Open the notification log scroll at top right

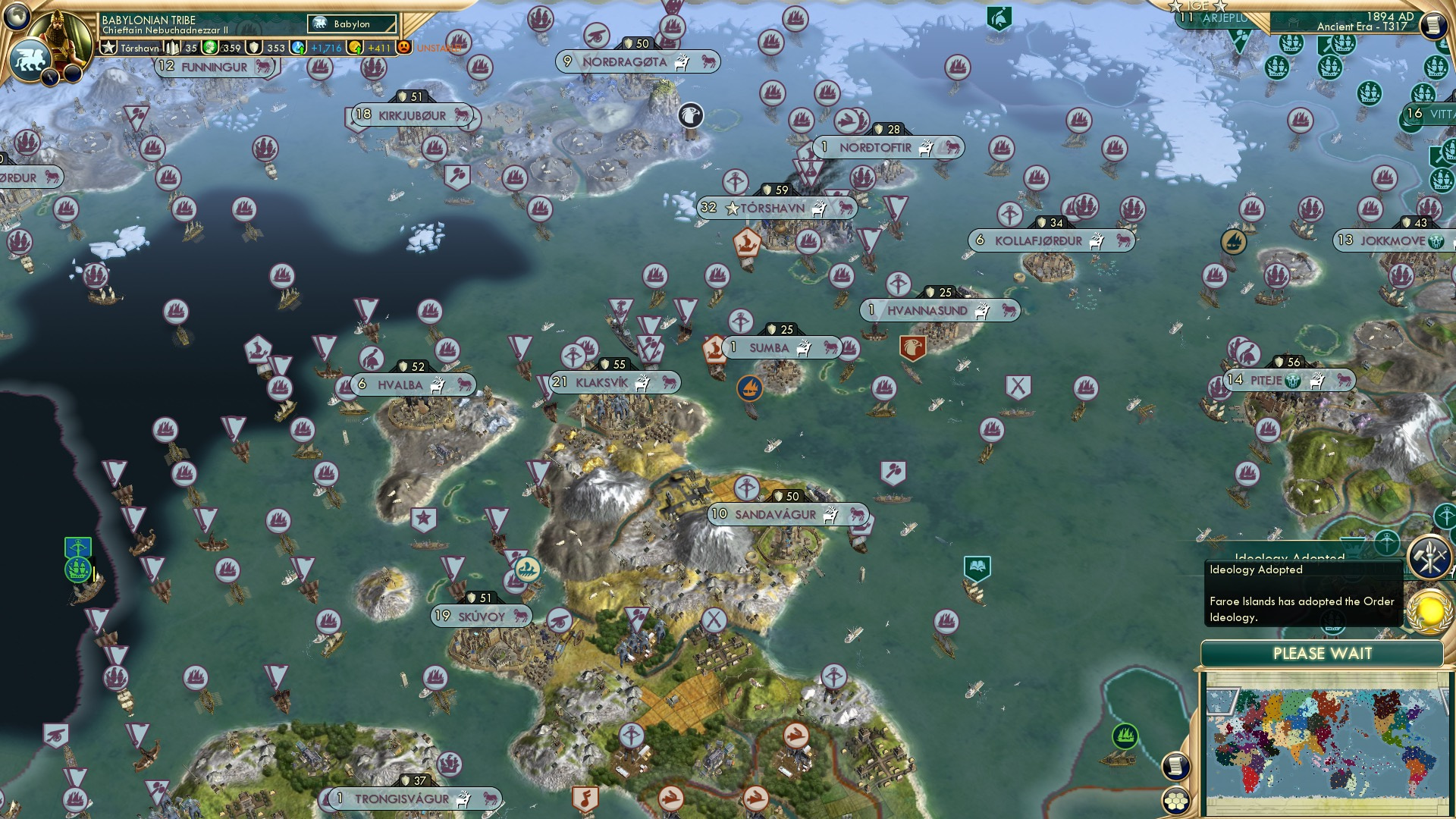coord(1433,25)
